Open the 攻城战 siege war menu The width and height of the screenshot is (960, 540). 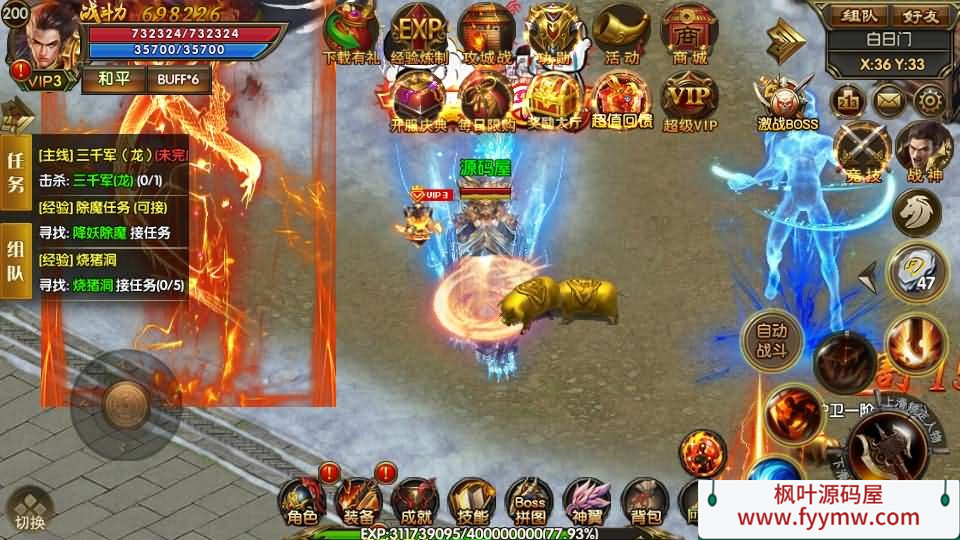click(x=486, y=32)
